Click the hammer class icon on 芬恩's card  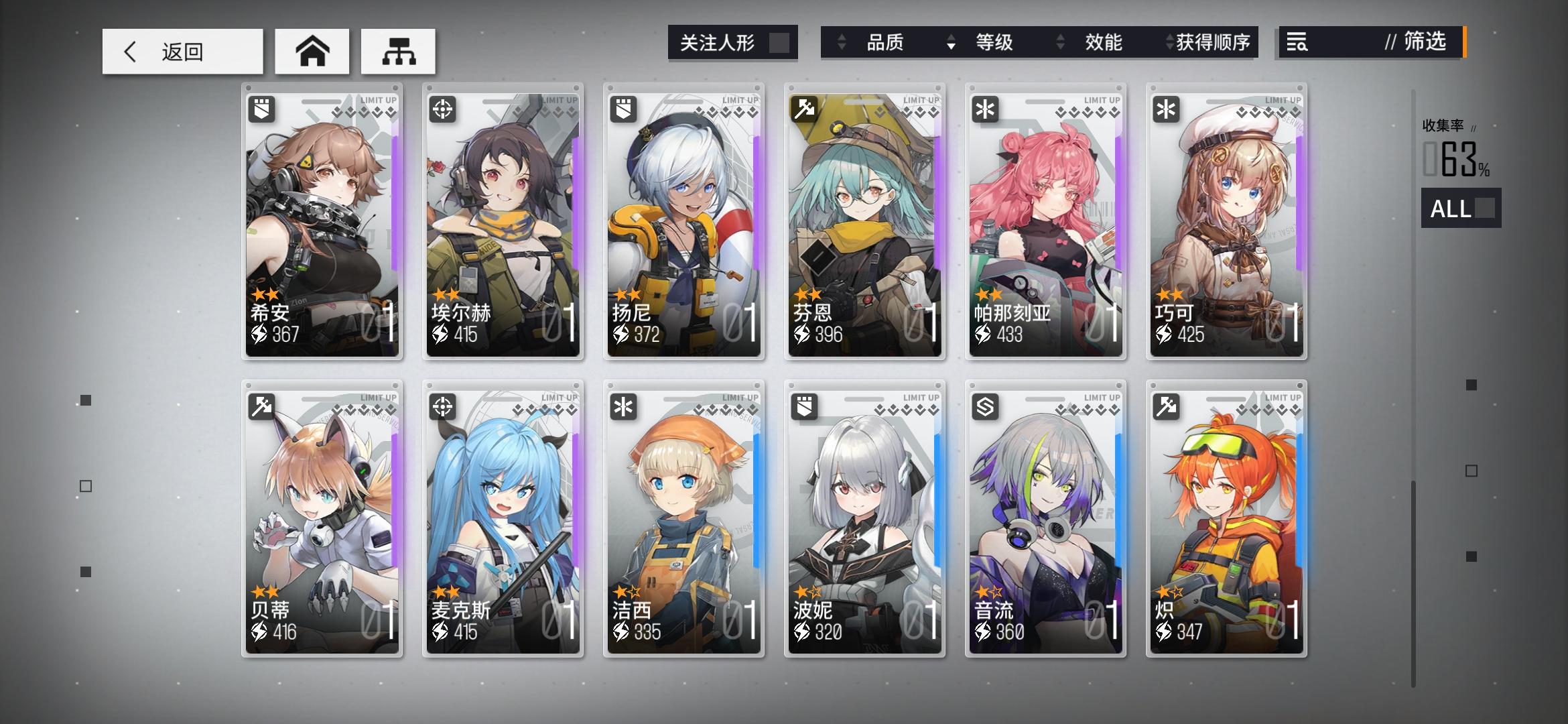(803, 109)
